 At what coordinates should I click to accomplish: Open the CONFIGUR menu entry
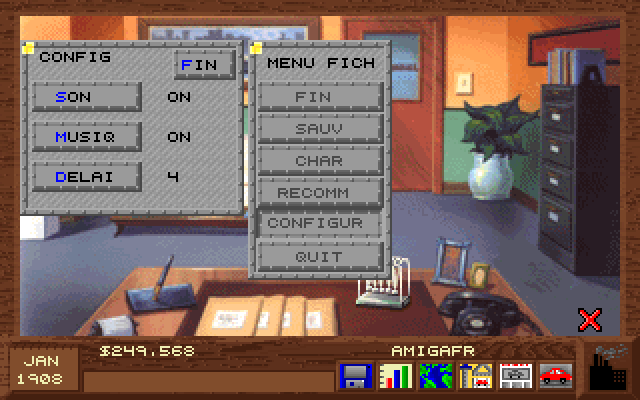[x=320, y=224]
